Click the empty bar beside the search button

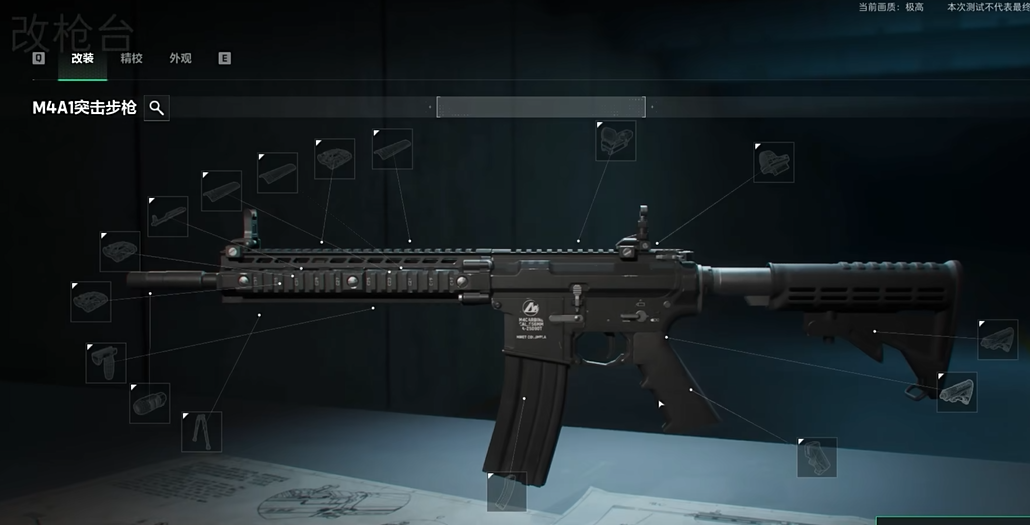(x=541, y=107)
